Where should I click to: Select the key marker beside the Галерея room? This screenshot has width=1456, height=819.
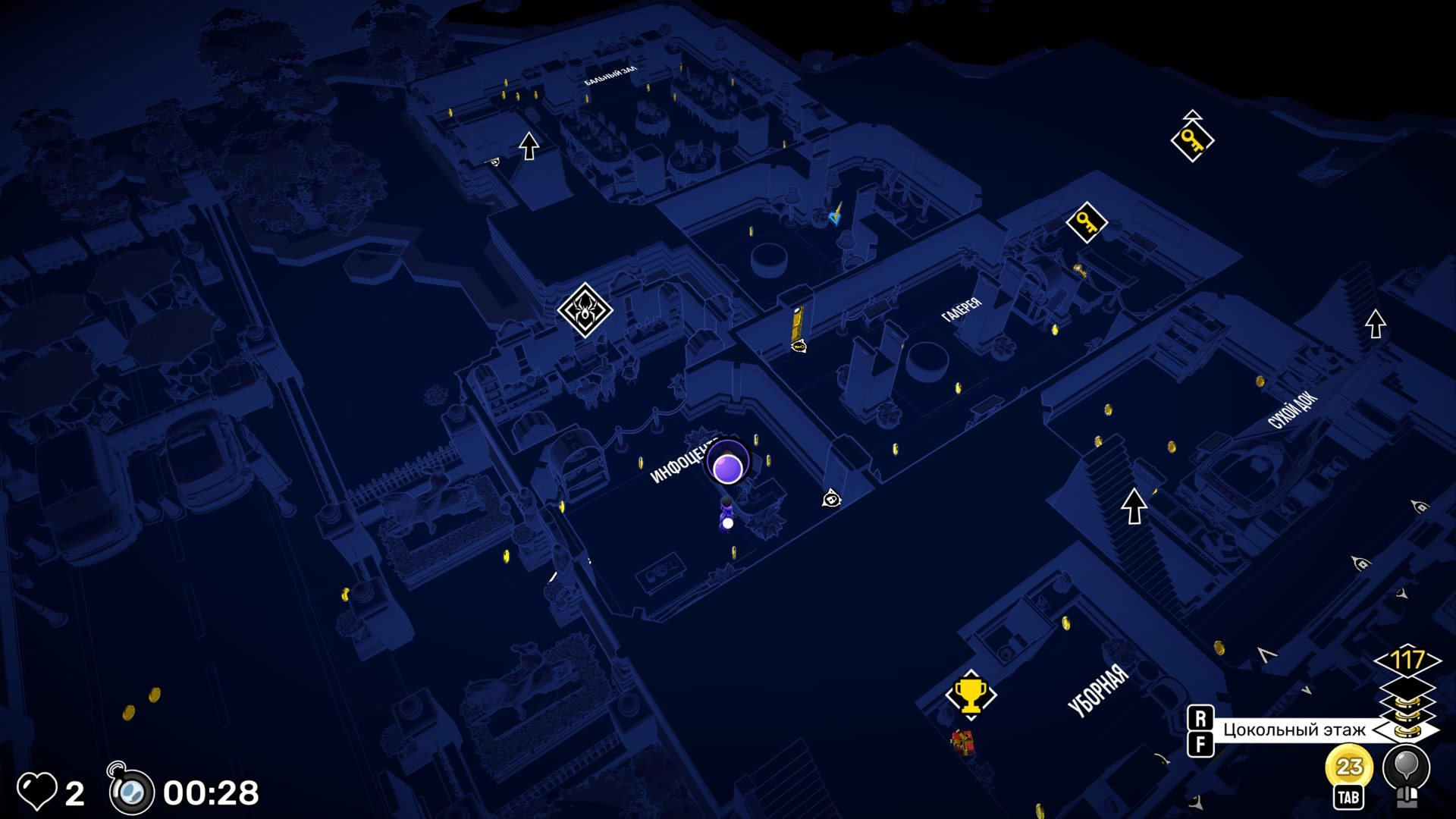coord(1086,222)
